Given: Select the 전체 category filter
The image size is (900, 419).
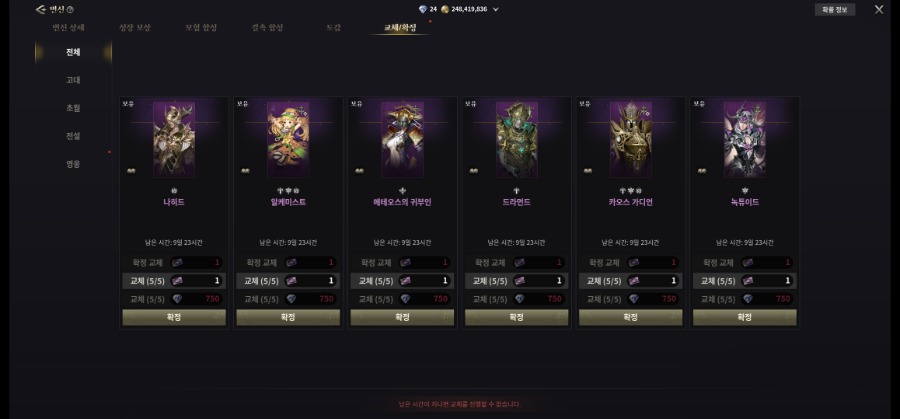Looking at the screenshot, I should point(73,52).
